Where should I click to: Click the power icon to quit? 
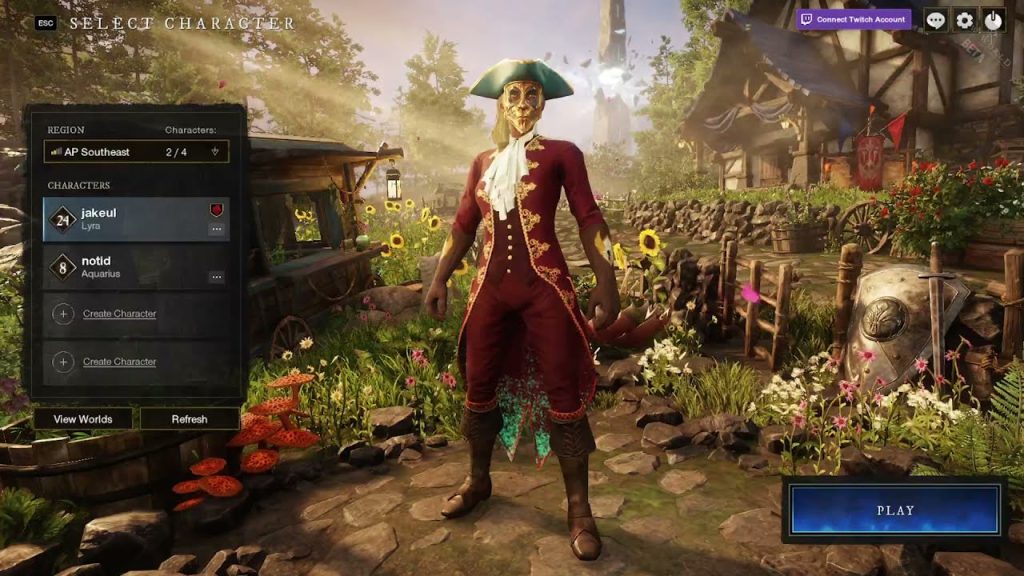point(992,20)
